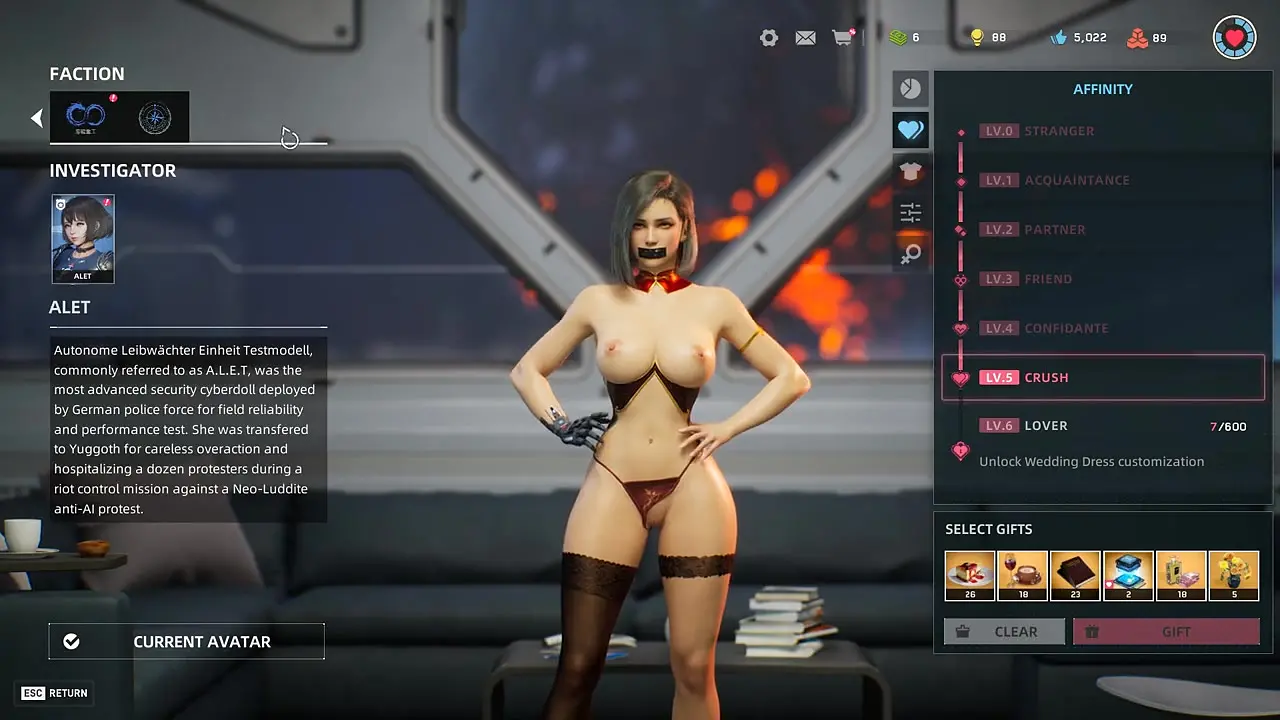Screen dimensions: 1280x720
Task: Open the magnifying glass tab
Action: 910,254
